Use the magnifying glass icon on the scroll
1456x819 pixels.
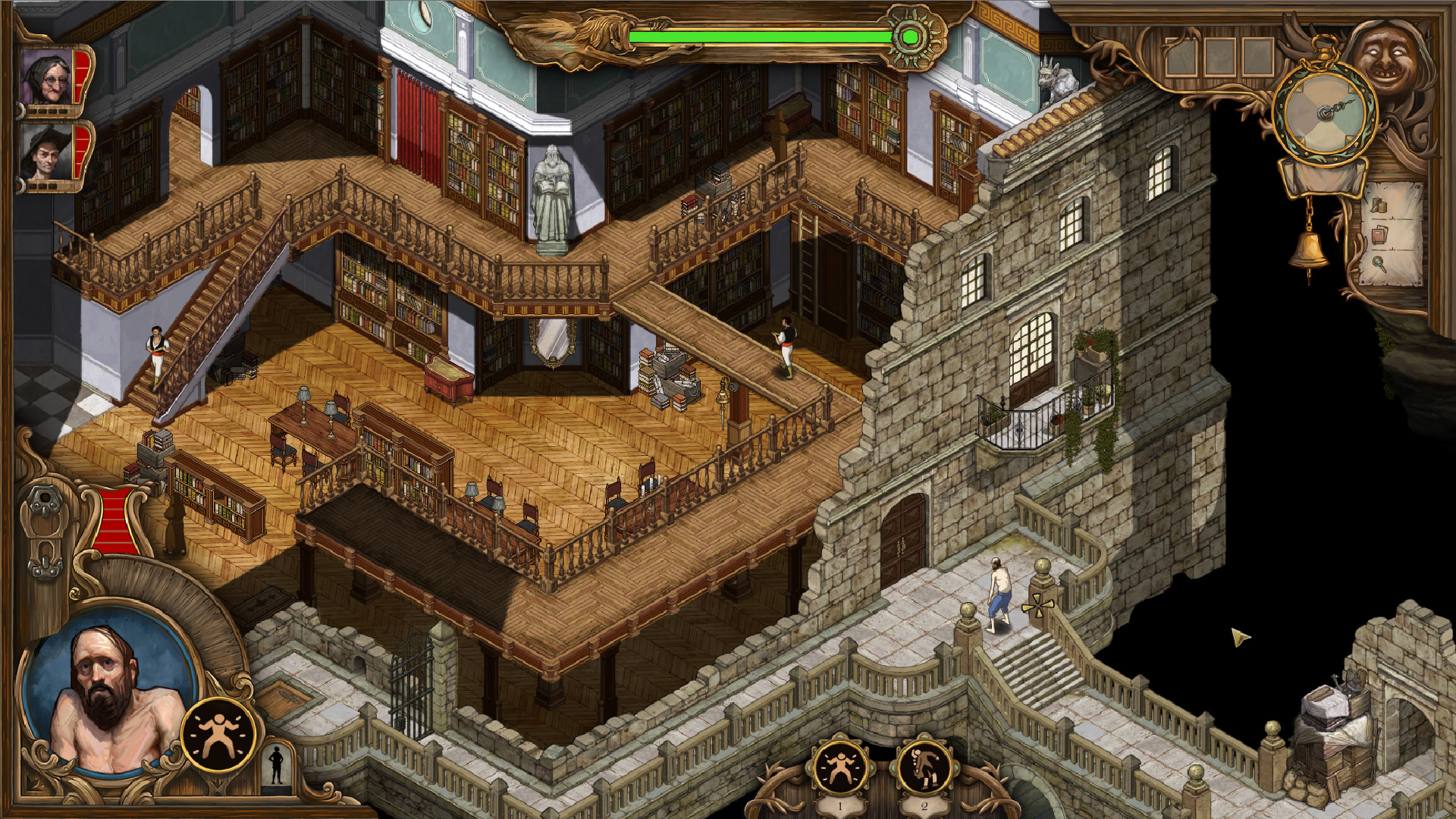coord(1380,265)
